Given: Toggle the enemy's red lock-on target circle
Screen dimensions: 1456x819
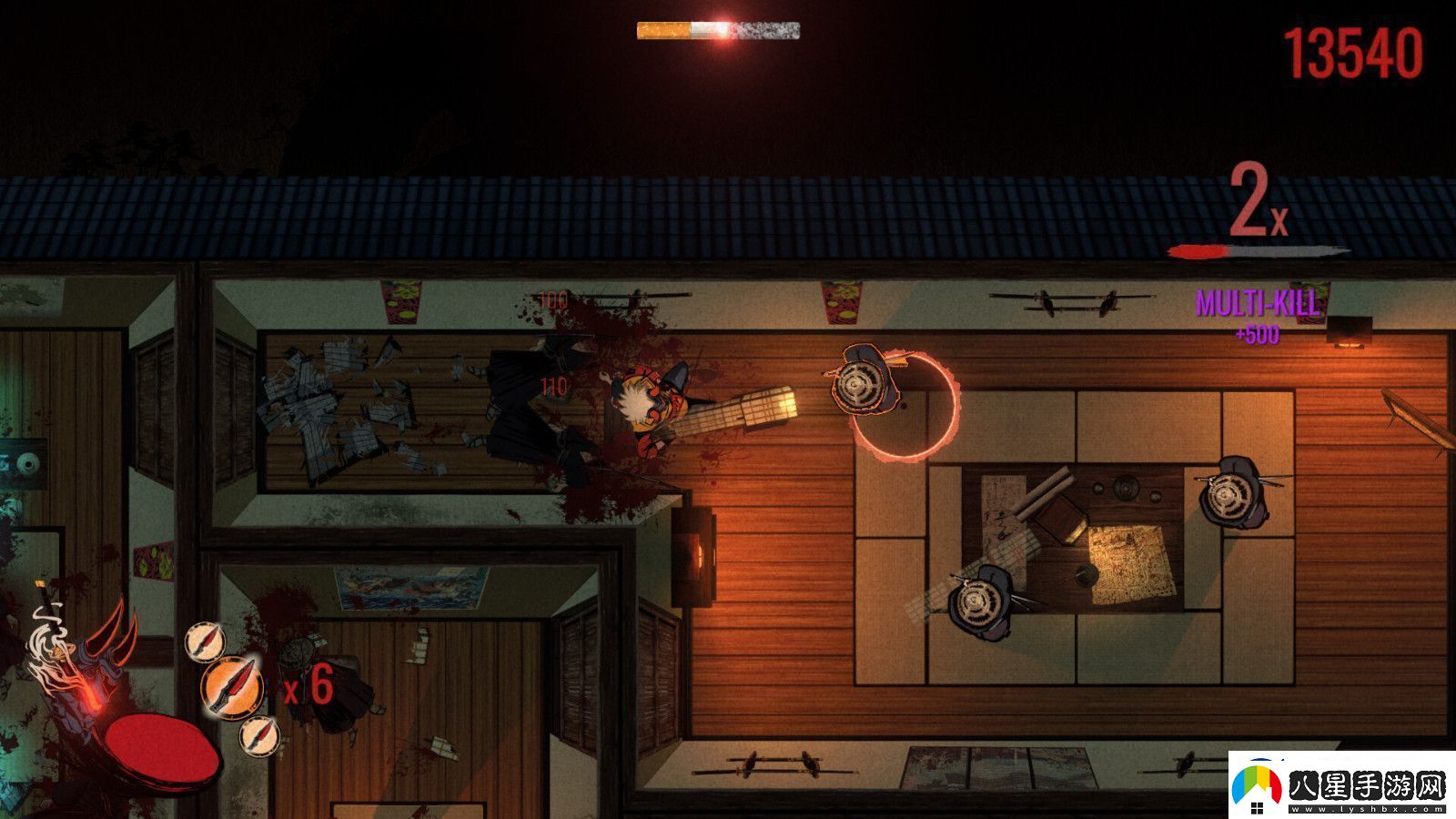Looking at the screenshot, I should pos(905,409).
